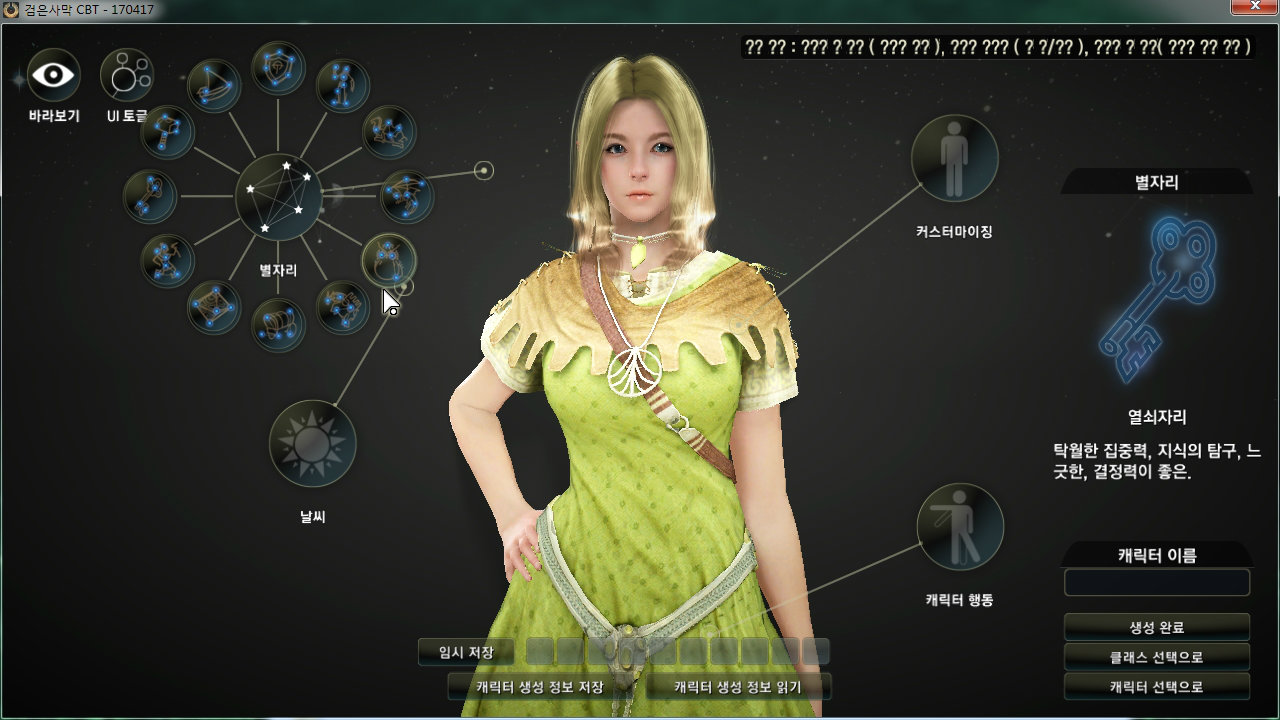Load with 캐릭터 생성 정보 읽기
Image resolution: width=1280 pixels, height=720 pixels.
tap(738, 687)
